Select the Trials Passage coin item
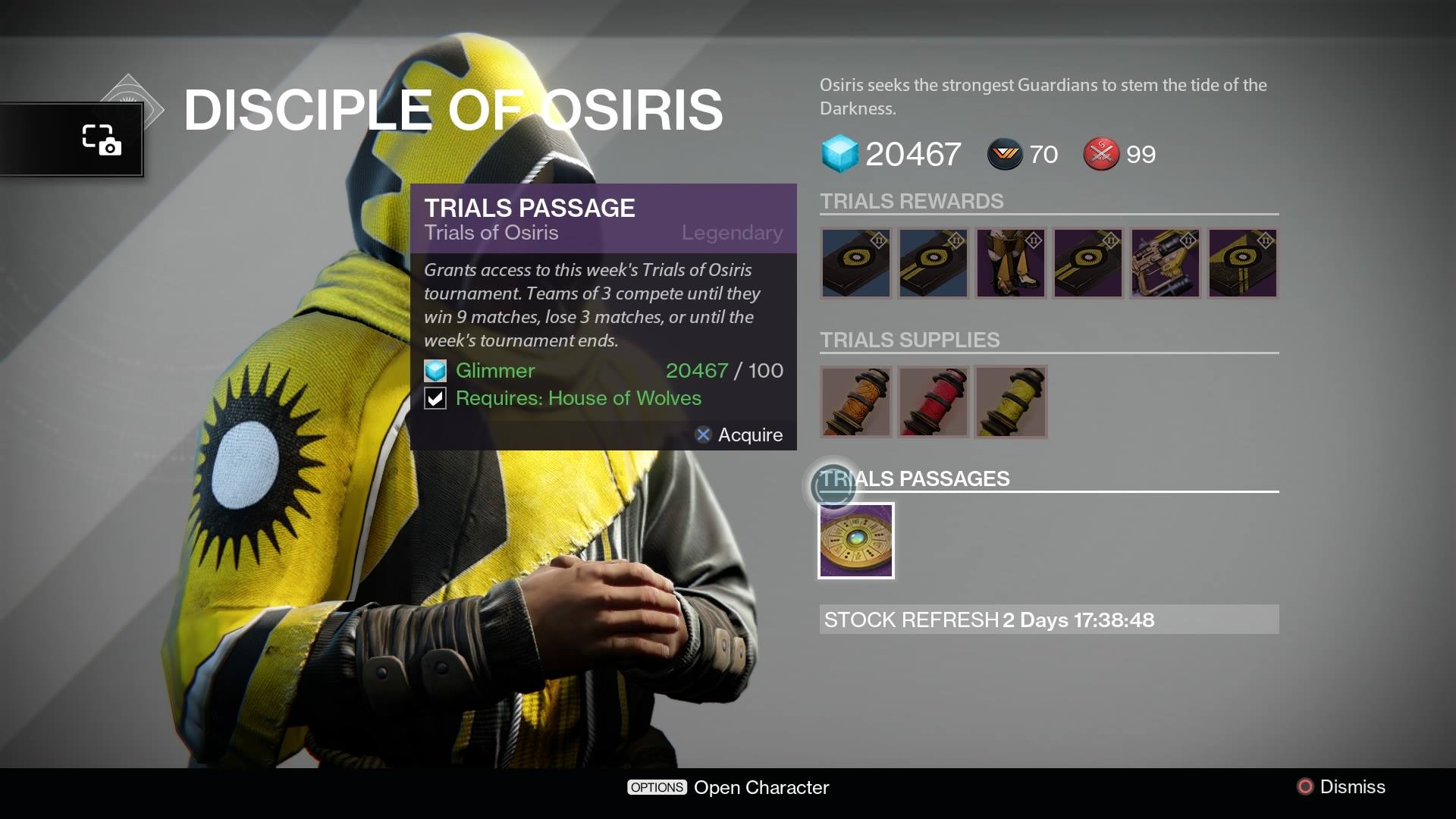 [856, 541]
